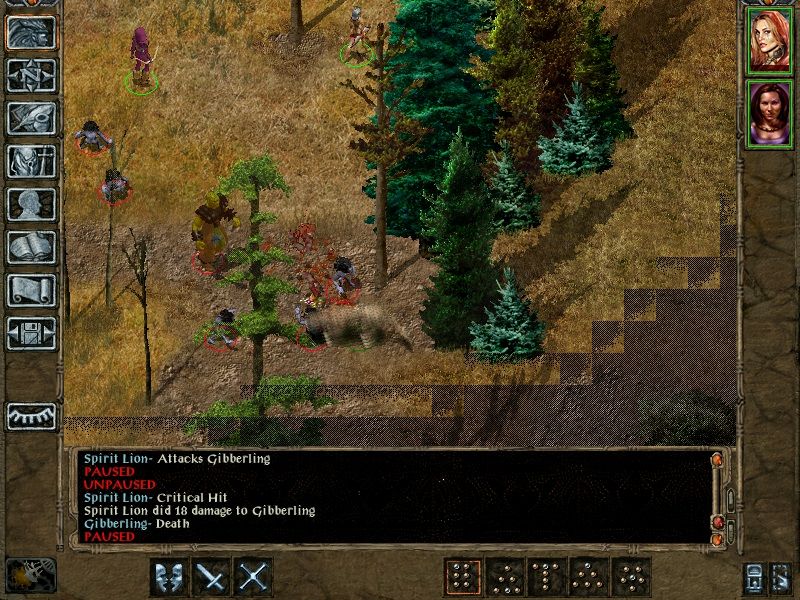Choose the highlighted two-column dot formation

463,577
